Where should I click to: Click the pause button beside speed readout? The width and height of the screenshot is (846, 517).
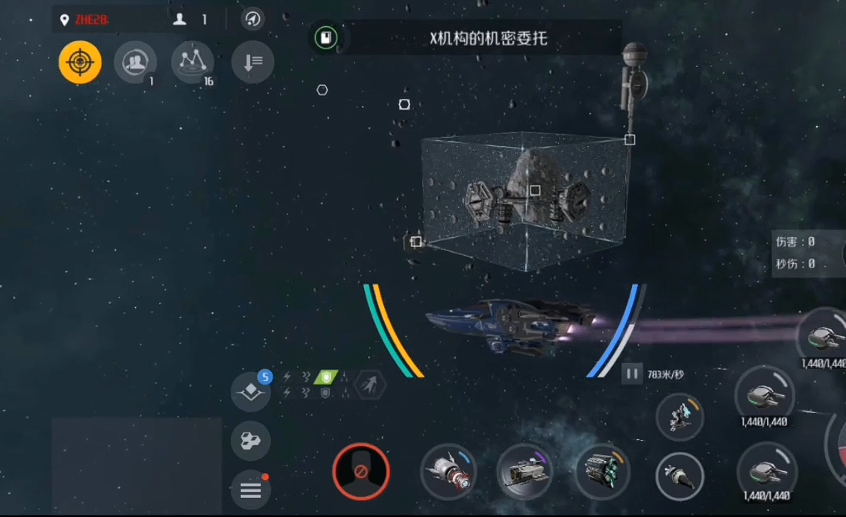(632, 374)
